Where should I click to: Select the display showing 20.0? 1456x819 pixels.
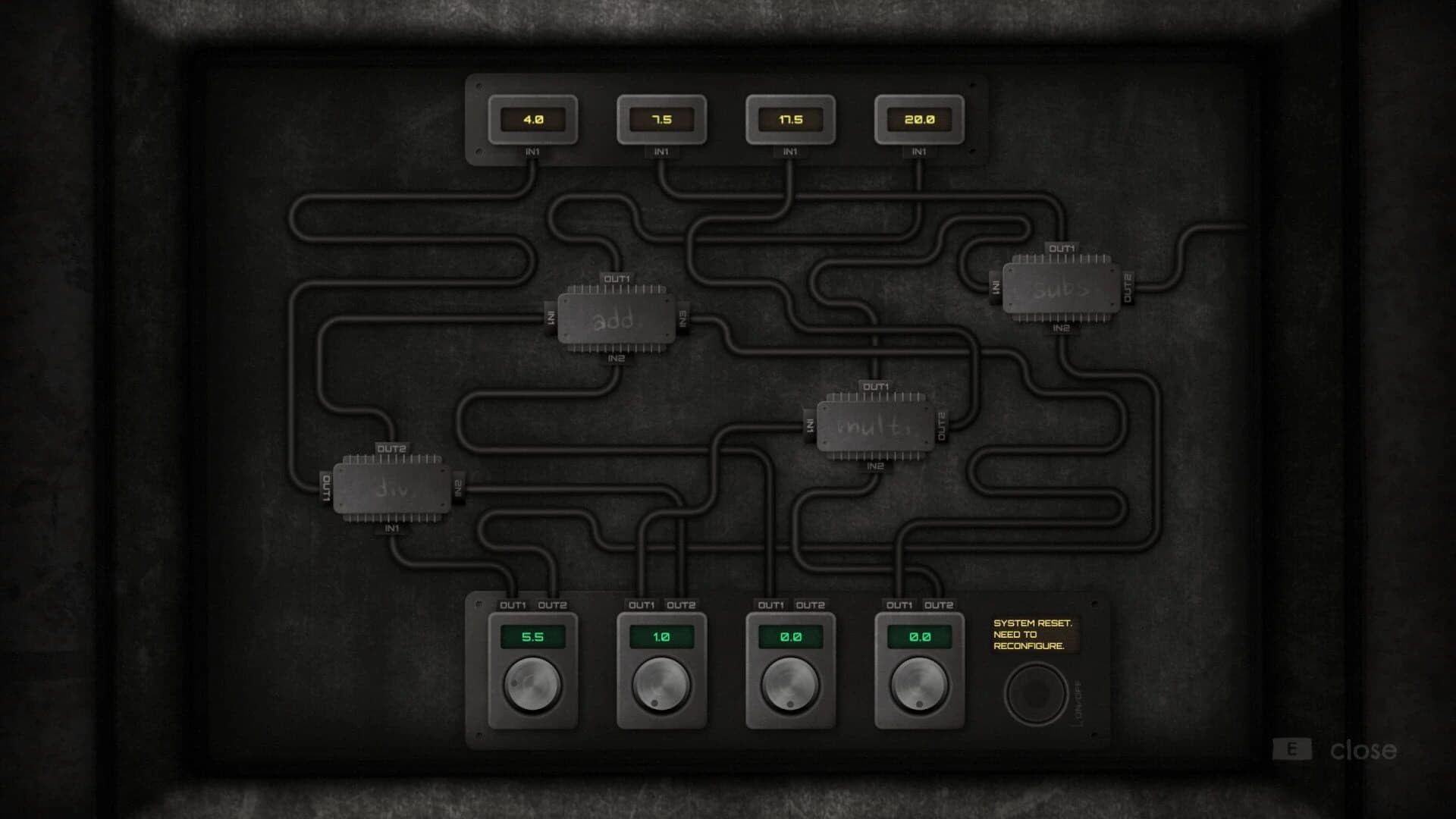tap(920, 120)
